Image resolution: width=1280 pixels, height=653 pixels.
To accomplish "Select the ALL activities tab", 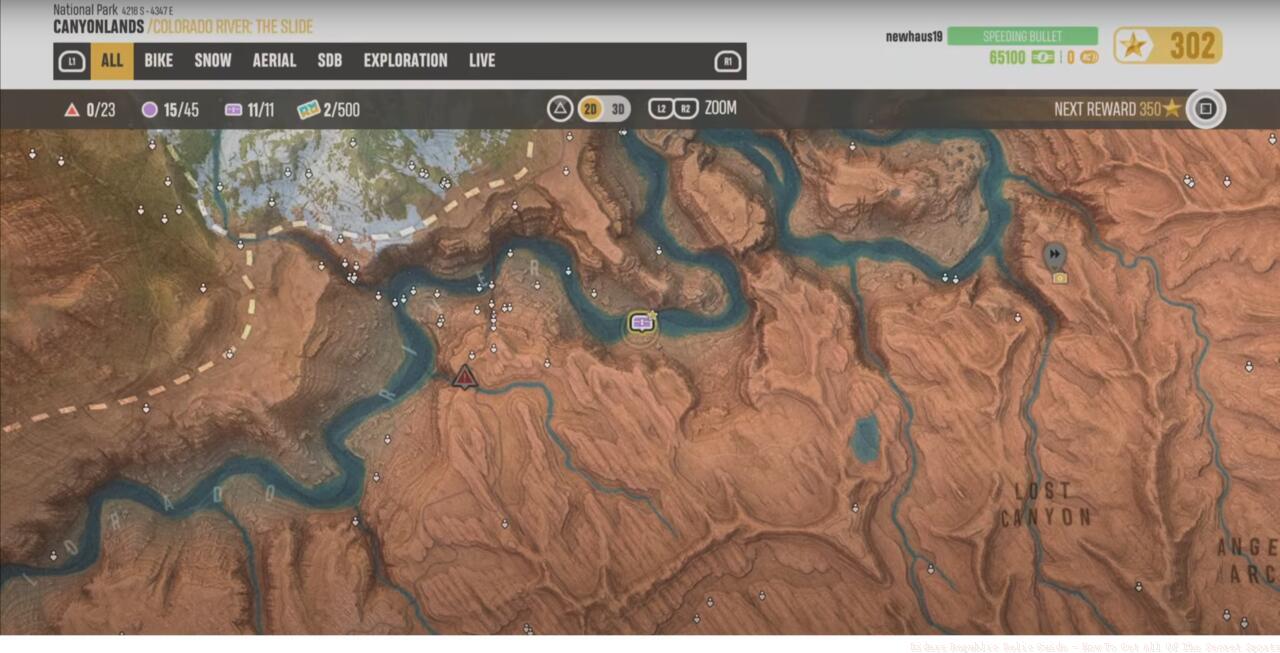I will tap(112, 61).
